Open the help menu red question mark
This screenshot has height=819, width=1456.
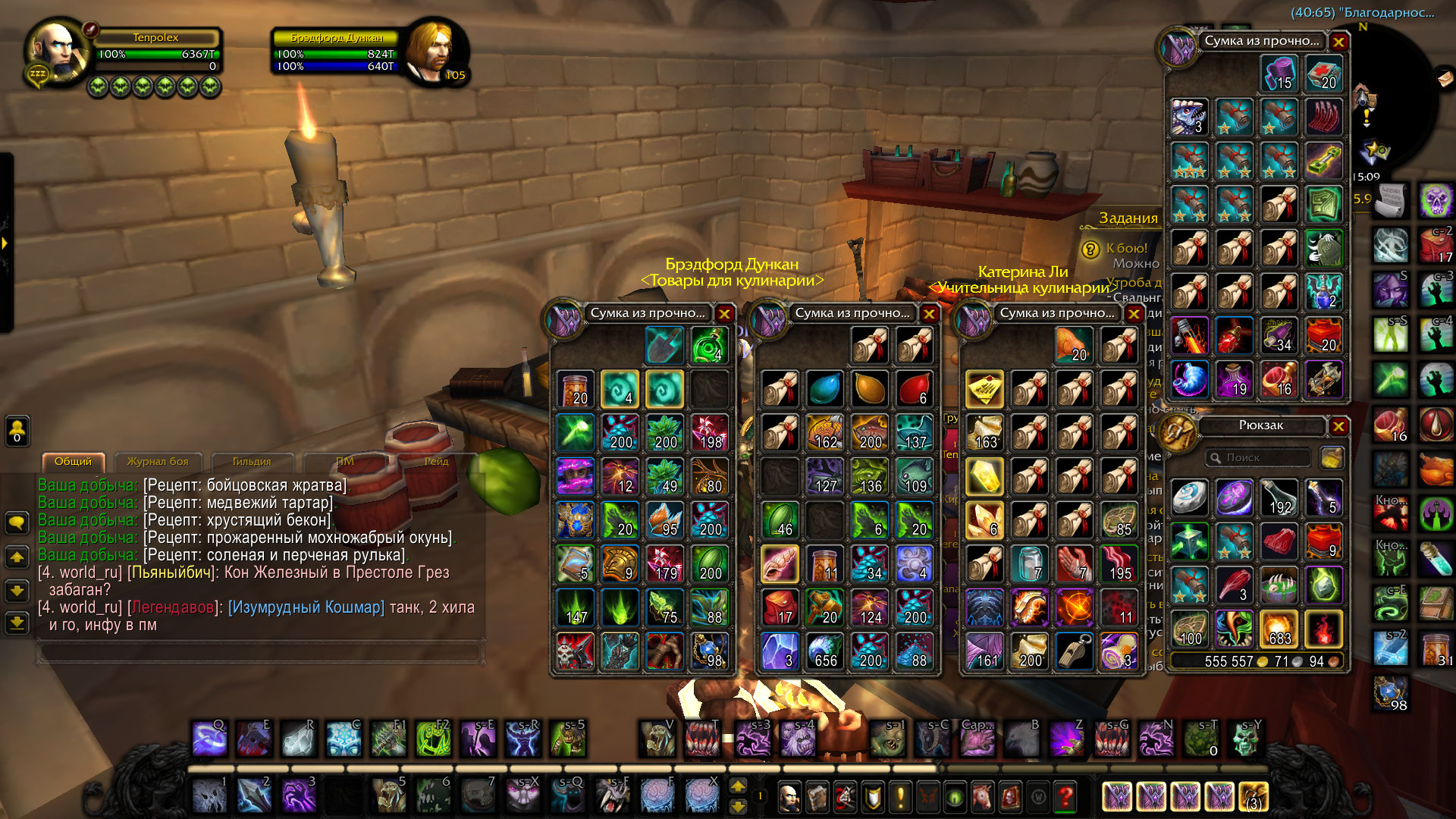[x=1065, y=797]
